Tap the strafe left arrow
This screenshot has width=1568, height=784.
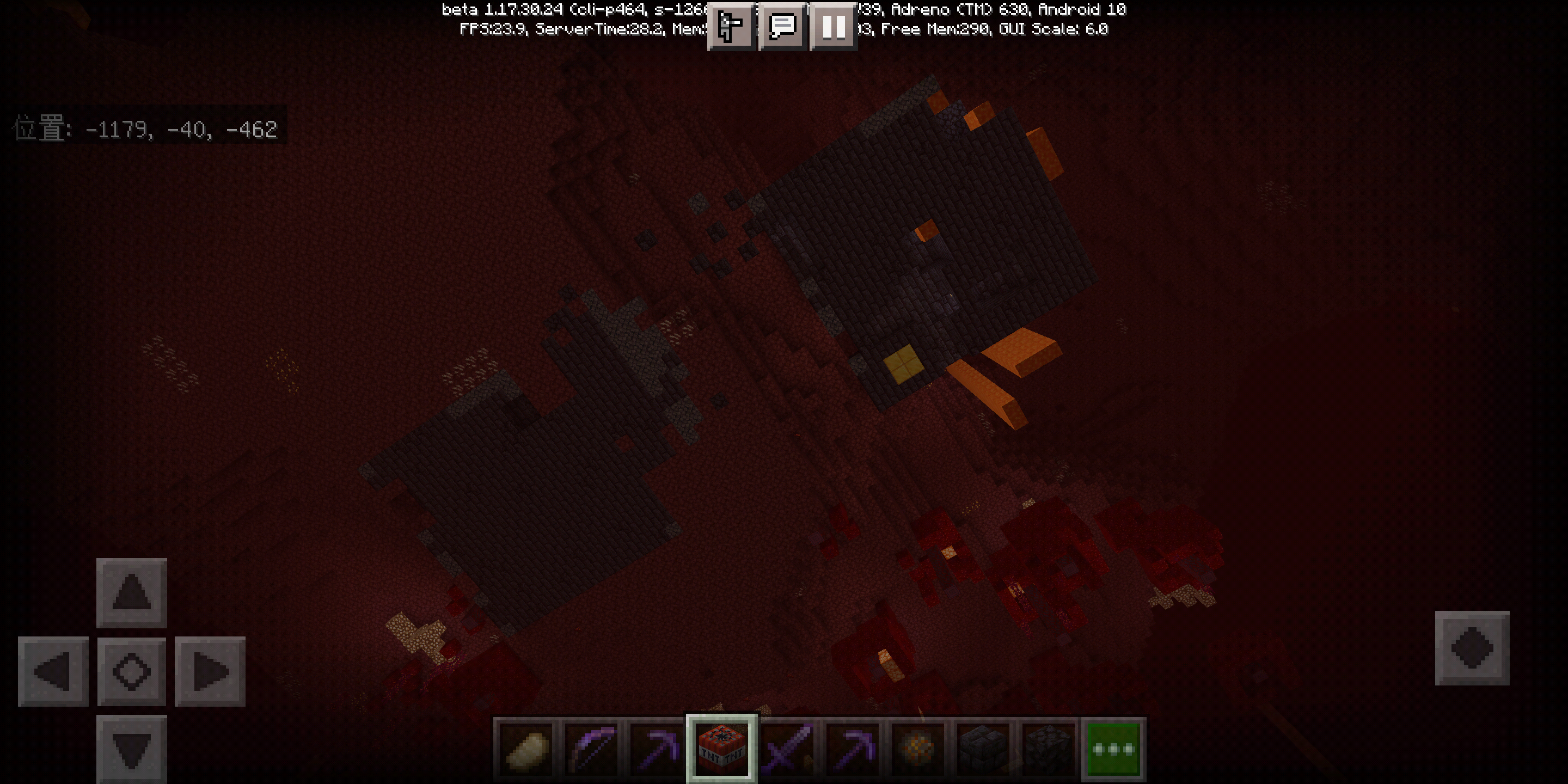coord(53,672)
